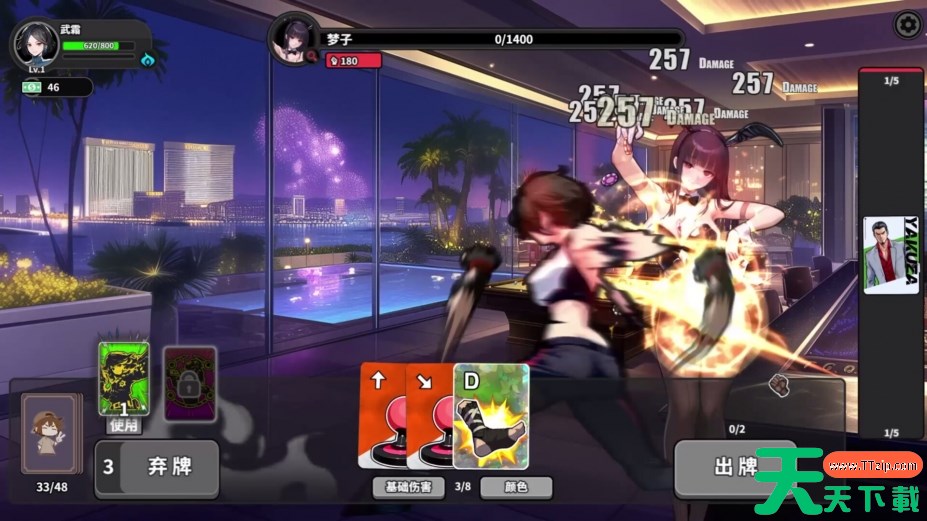Select the up-arrow joystick card
Screen dimensions: 927x521
(381, 415)
